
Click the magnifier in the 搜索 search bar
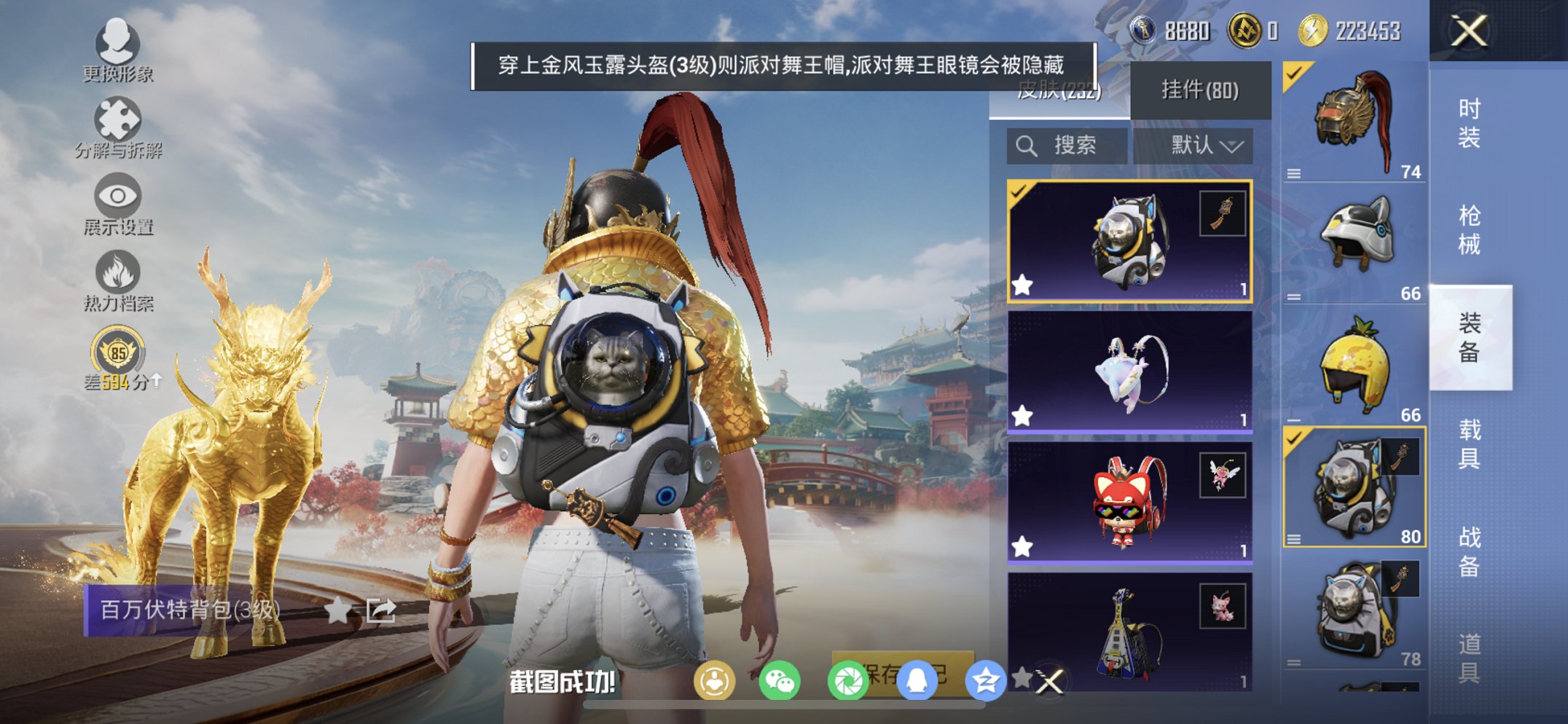(1028, 145)
